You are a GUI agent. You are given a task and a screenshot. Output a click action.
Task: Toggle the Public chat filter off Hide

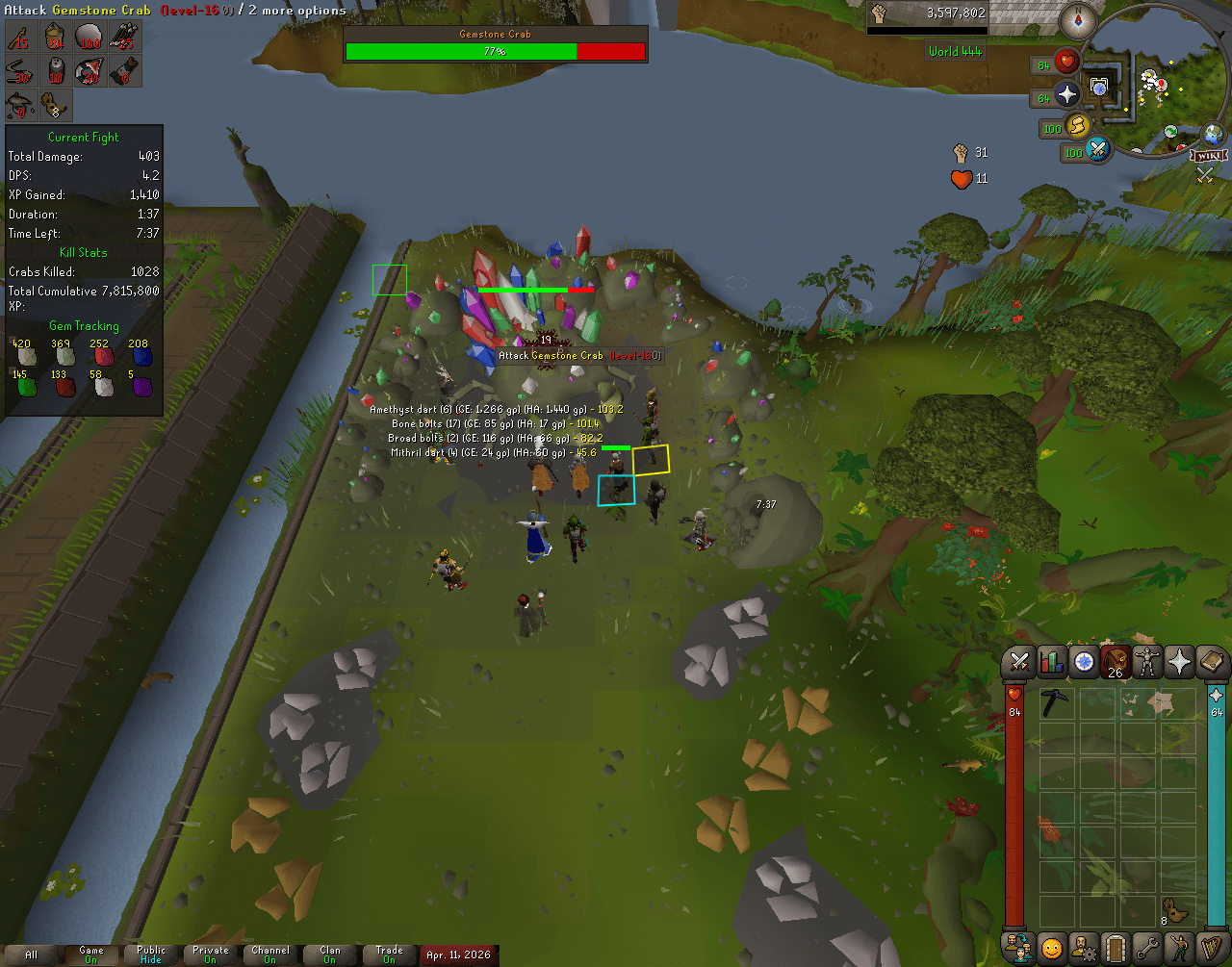pos(150,951)
